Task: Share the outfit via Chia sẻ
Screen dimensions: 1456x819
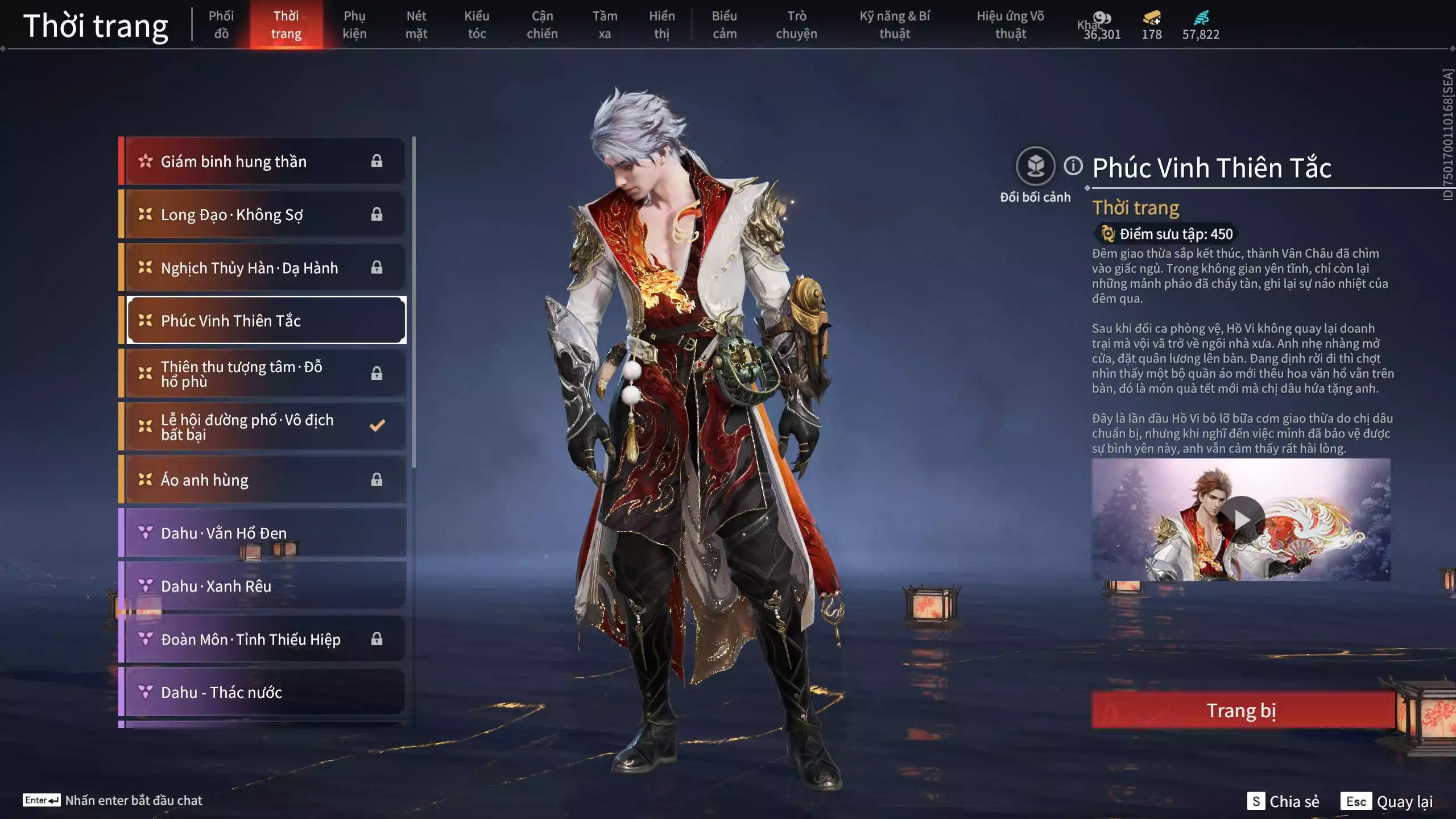Action: [x=1283, y=801]
